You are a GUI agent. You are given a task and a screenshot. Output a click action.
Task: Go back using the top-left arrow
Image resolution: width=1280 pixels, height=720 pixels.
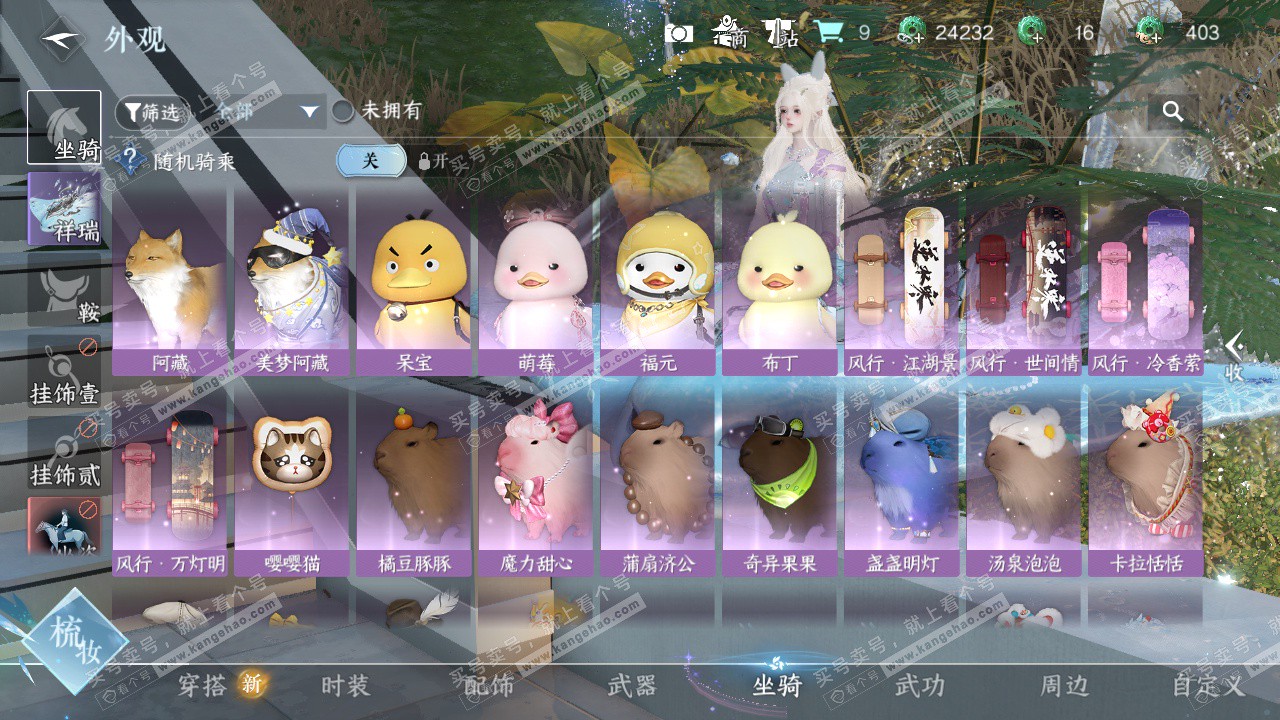click(60, 40)
